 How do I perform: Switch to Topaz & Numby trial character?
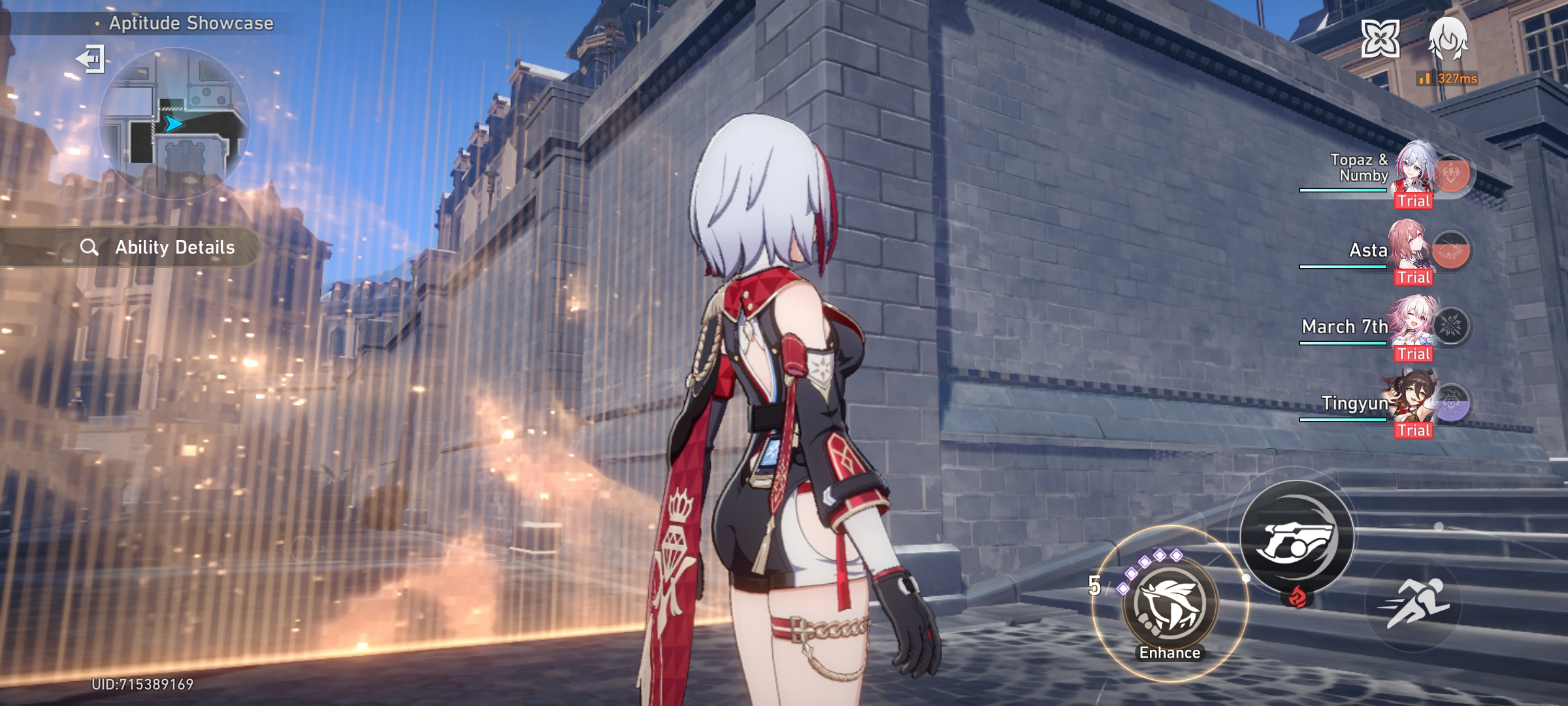1414,173
